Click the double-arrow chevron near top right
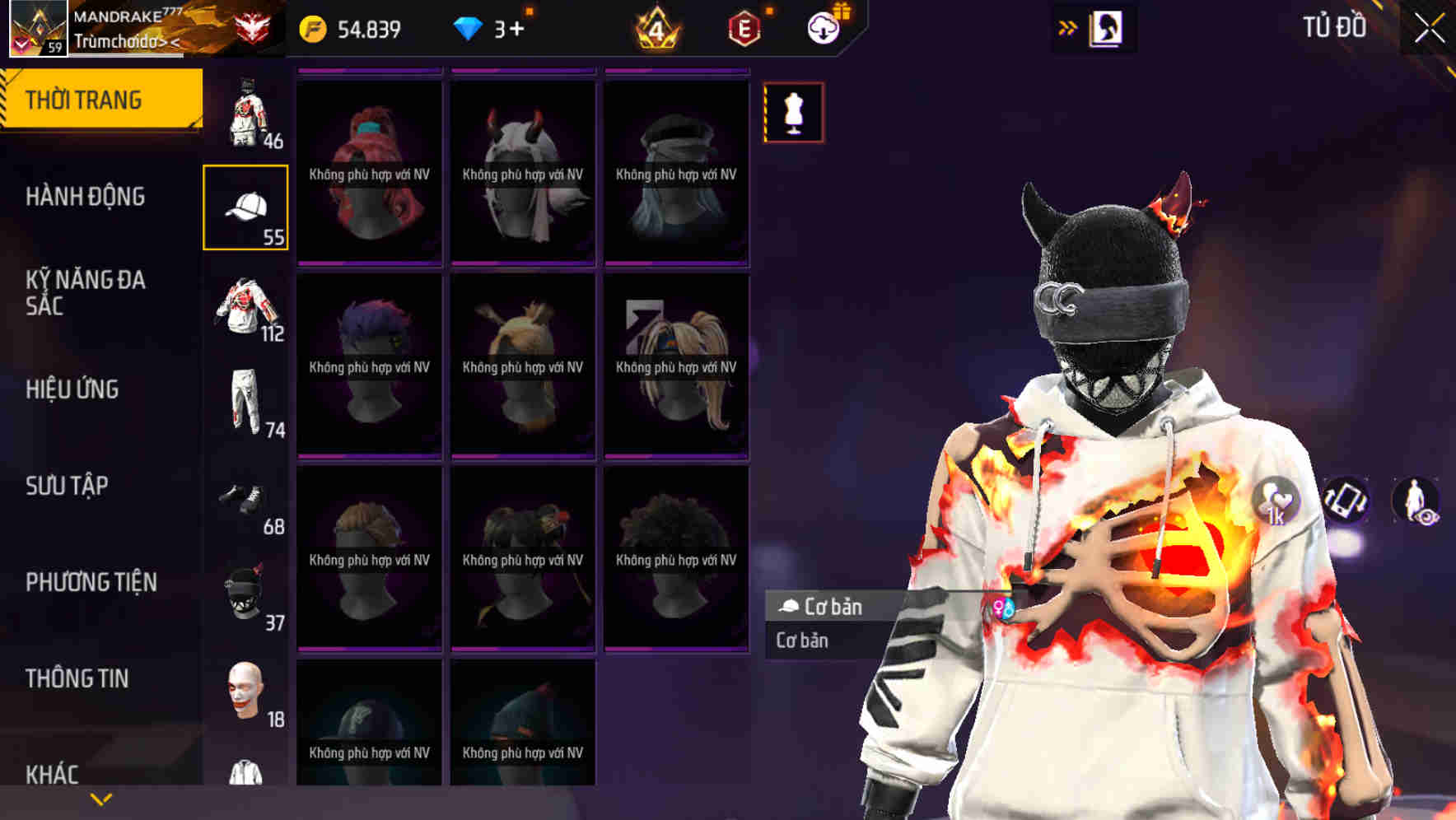The image size is (1456, 820). (1068, 26)
